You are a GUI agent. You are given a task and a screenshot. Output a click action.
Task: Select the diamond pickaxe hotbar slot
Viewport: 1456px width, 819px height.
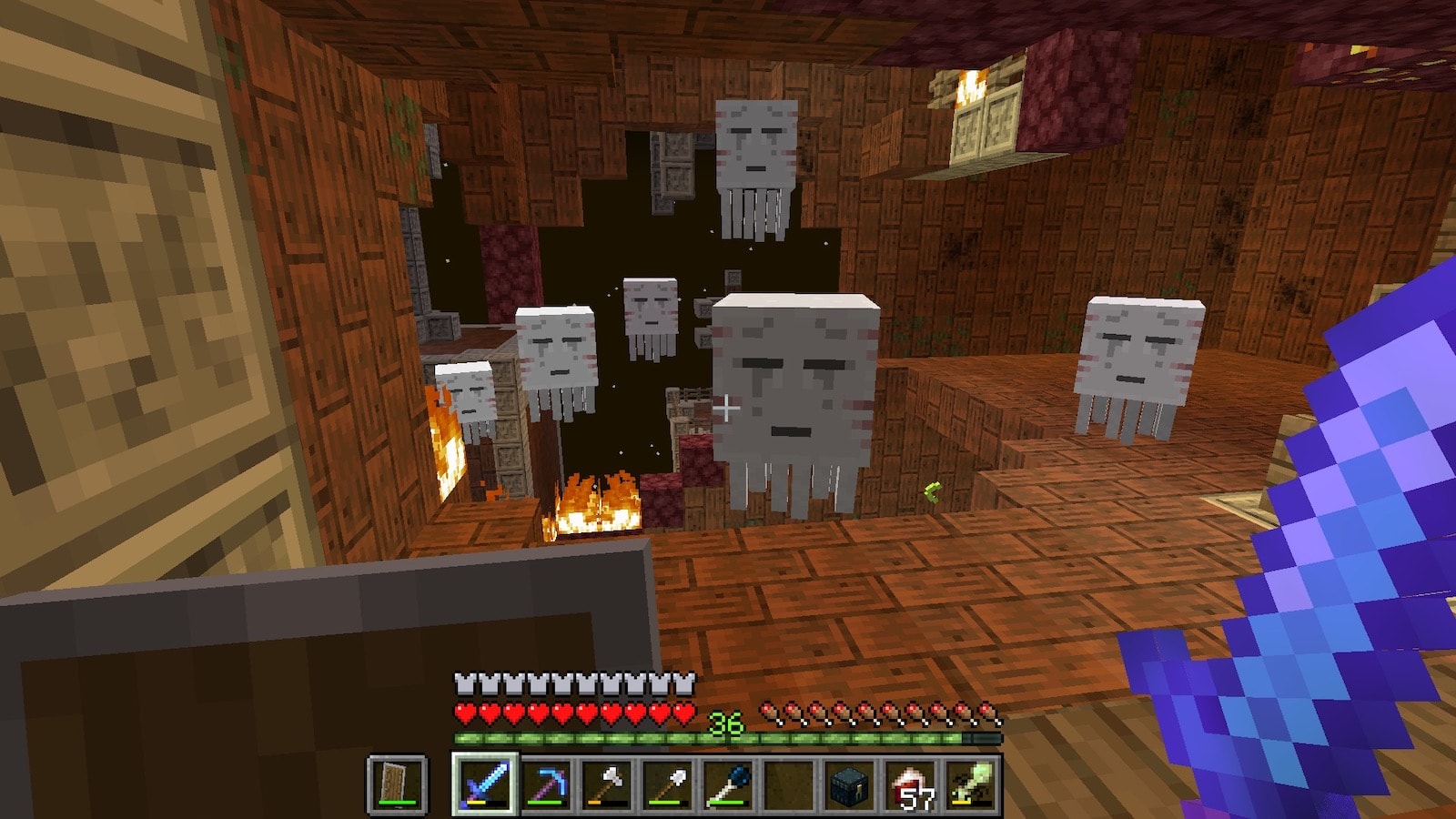pos(545,784)
